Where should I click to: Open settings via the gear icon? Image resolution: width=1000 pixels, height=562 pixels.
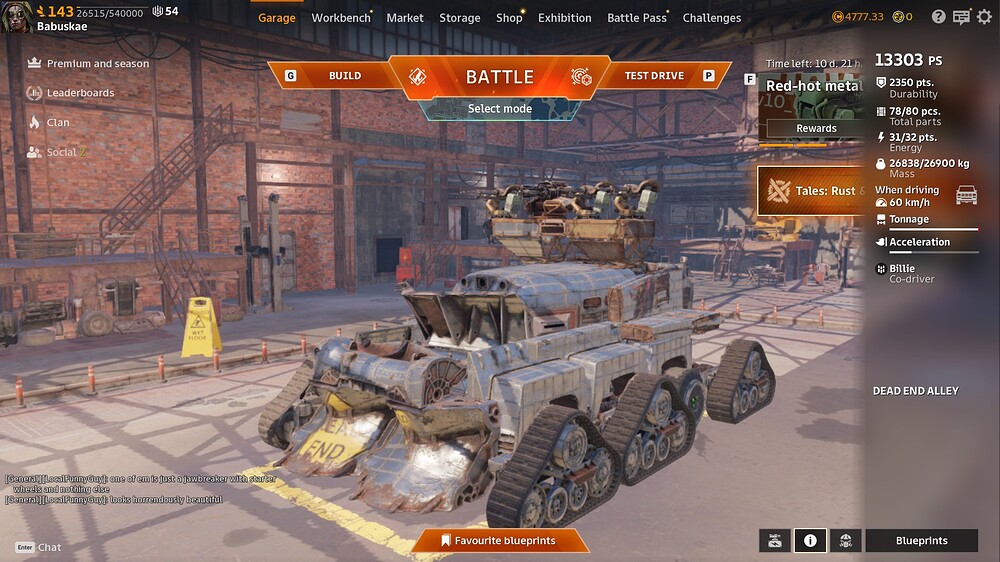point(984,17)
